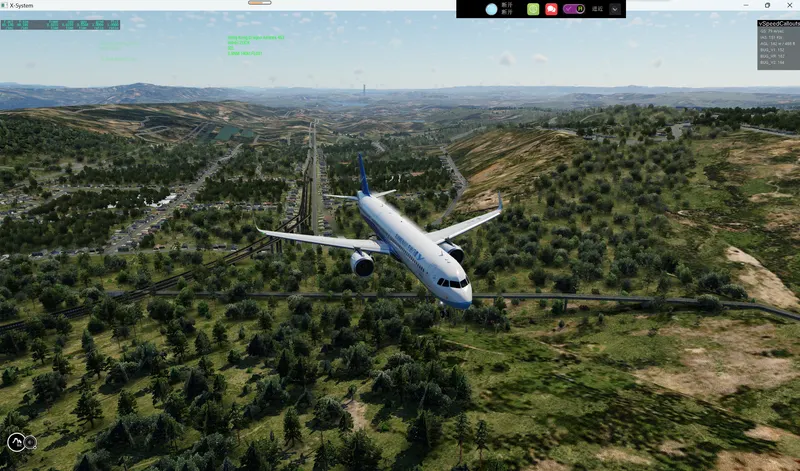
Task: Toggle the purple switch in the overlay bar
Action: (x=573, y=9)
